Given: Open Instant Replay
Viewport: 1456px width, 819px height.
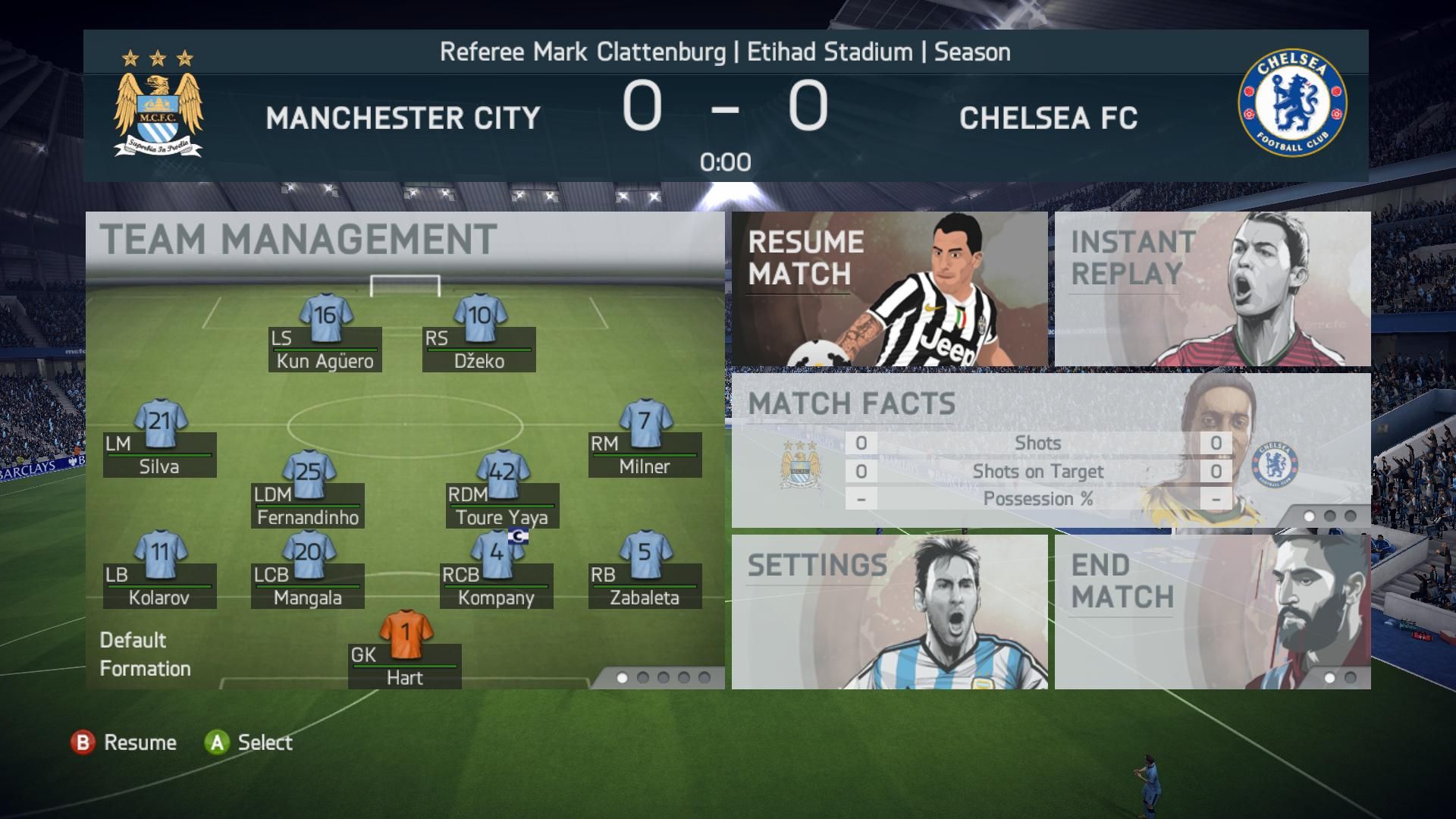Looking at the screenshot, I should (1212, 289).
